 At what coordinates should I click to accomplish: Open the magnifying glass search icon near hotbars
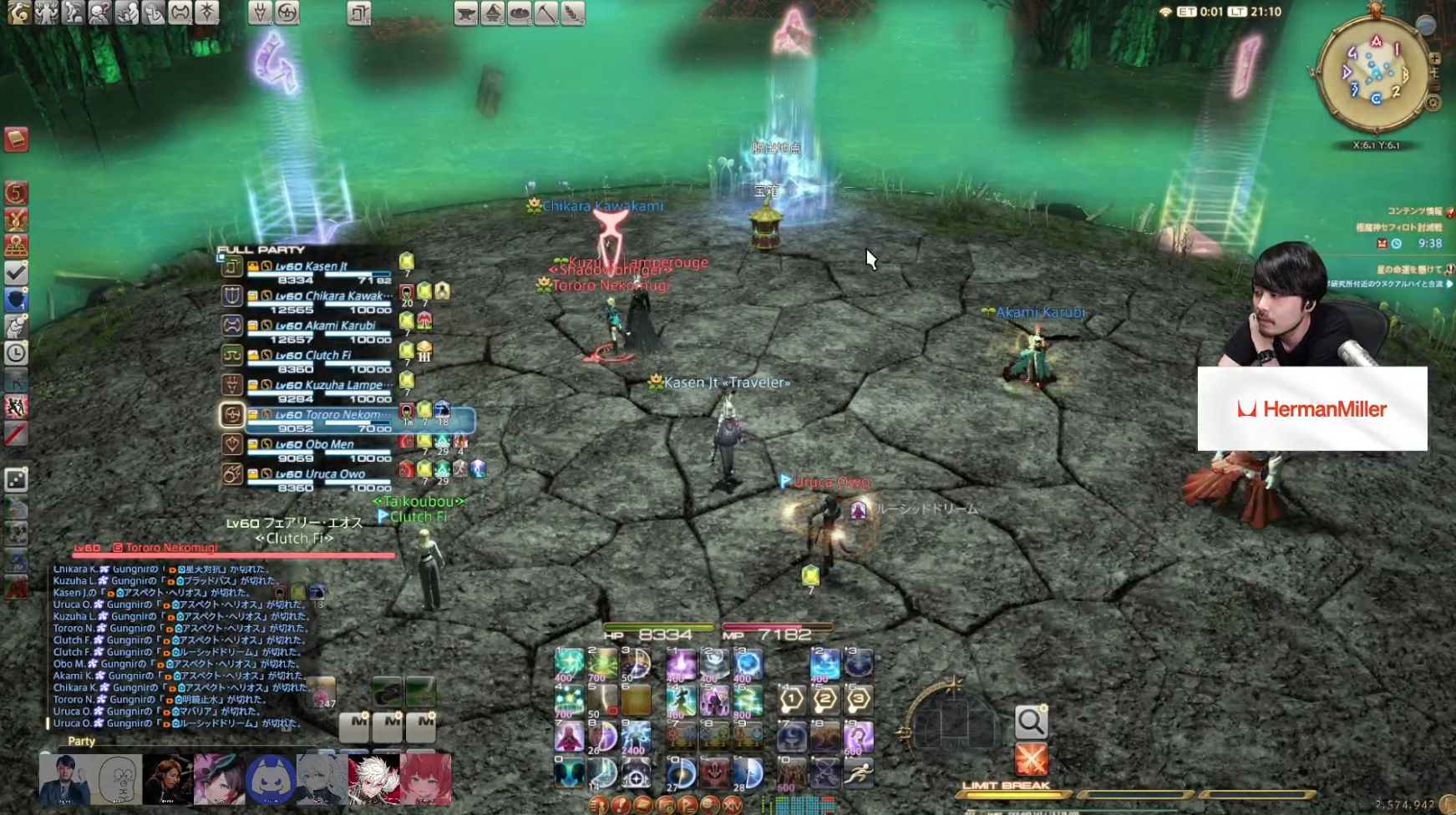(x=1032, y=721)
